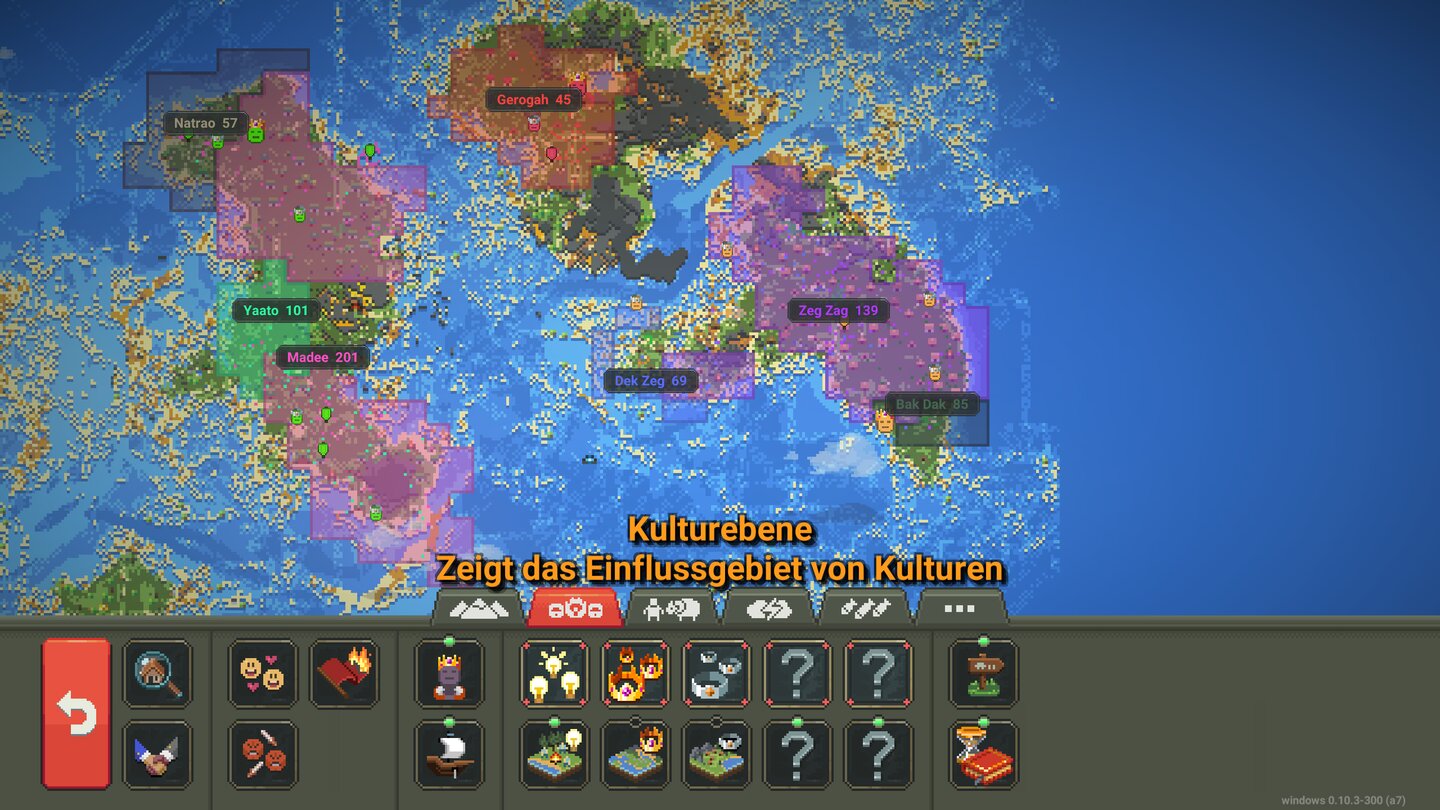The image size is (1440, 810).
Task: Open the lightning cloud disasters tab
Action: [768, 607]
